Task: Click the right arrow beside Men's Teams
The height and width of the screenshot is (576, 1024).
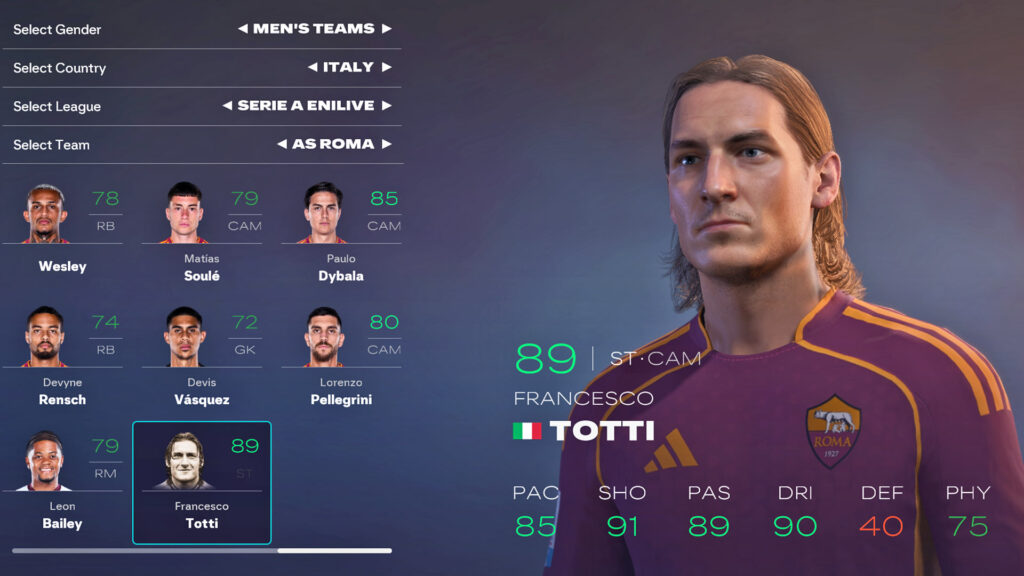Action: 387,29
